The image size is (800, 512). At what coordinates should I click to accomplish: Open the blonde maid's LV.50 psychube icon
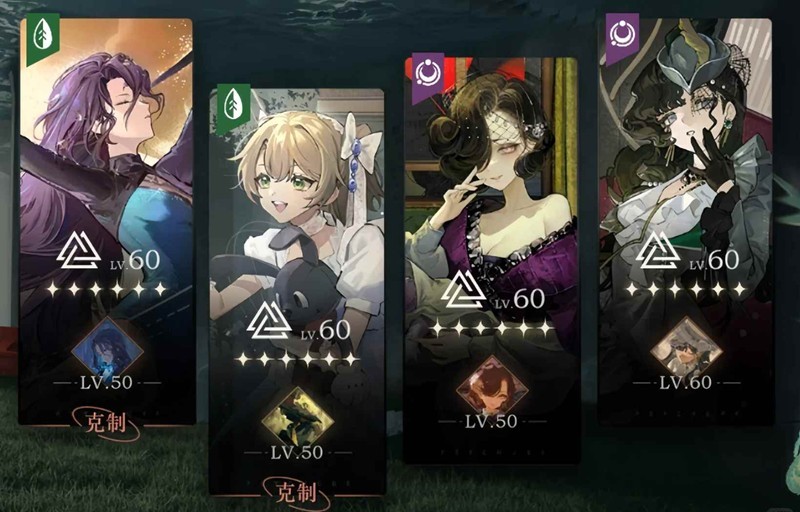tap(297, 416)
